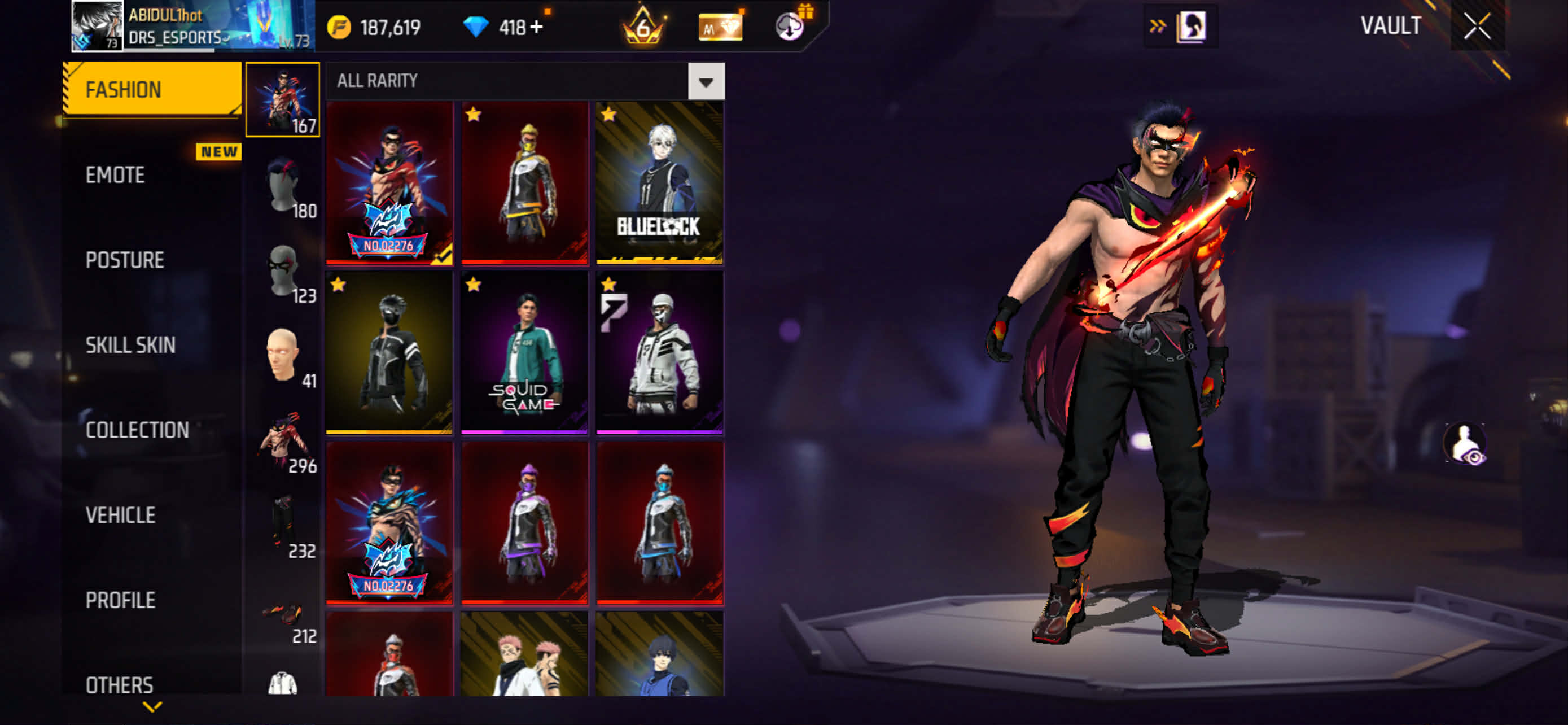
Task: Open the All Rarity dropdown
Action: 706,81
